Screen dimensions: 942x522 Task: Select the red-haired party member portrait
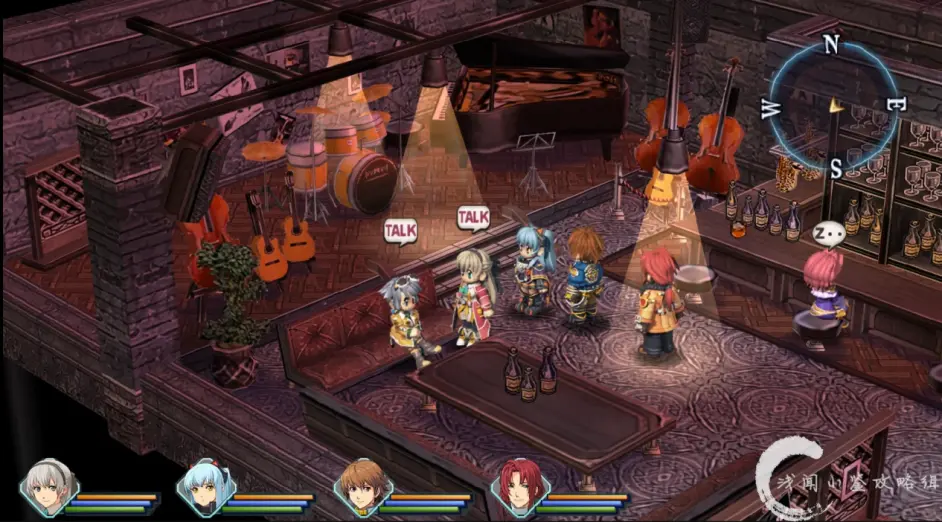[518, 487]
